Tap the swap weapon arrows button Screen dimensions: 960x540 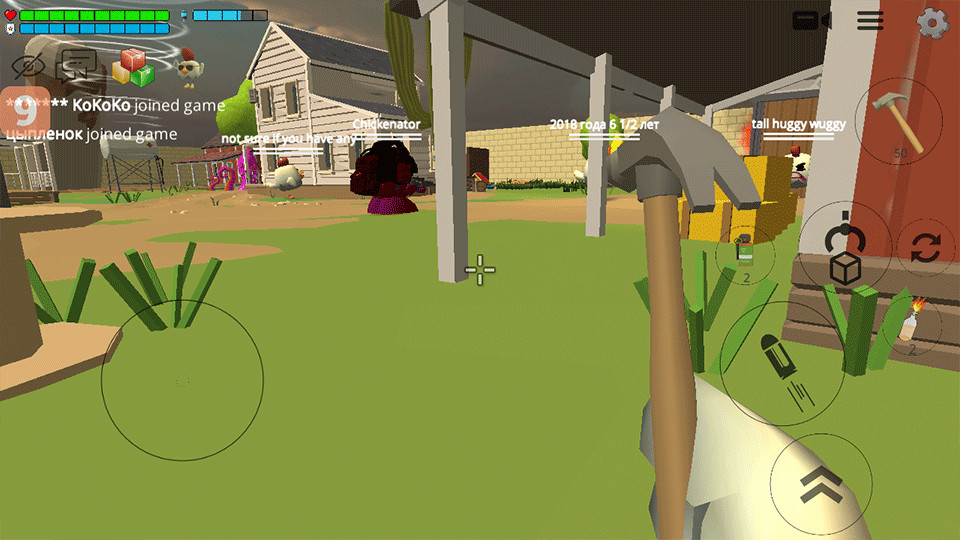click(x=925, y=248)
